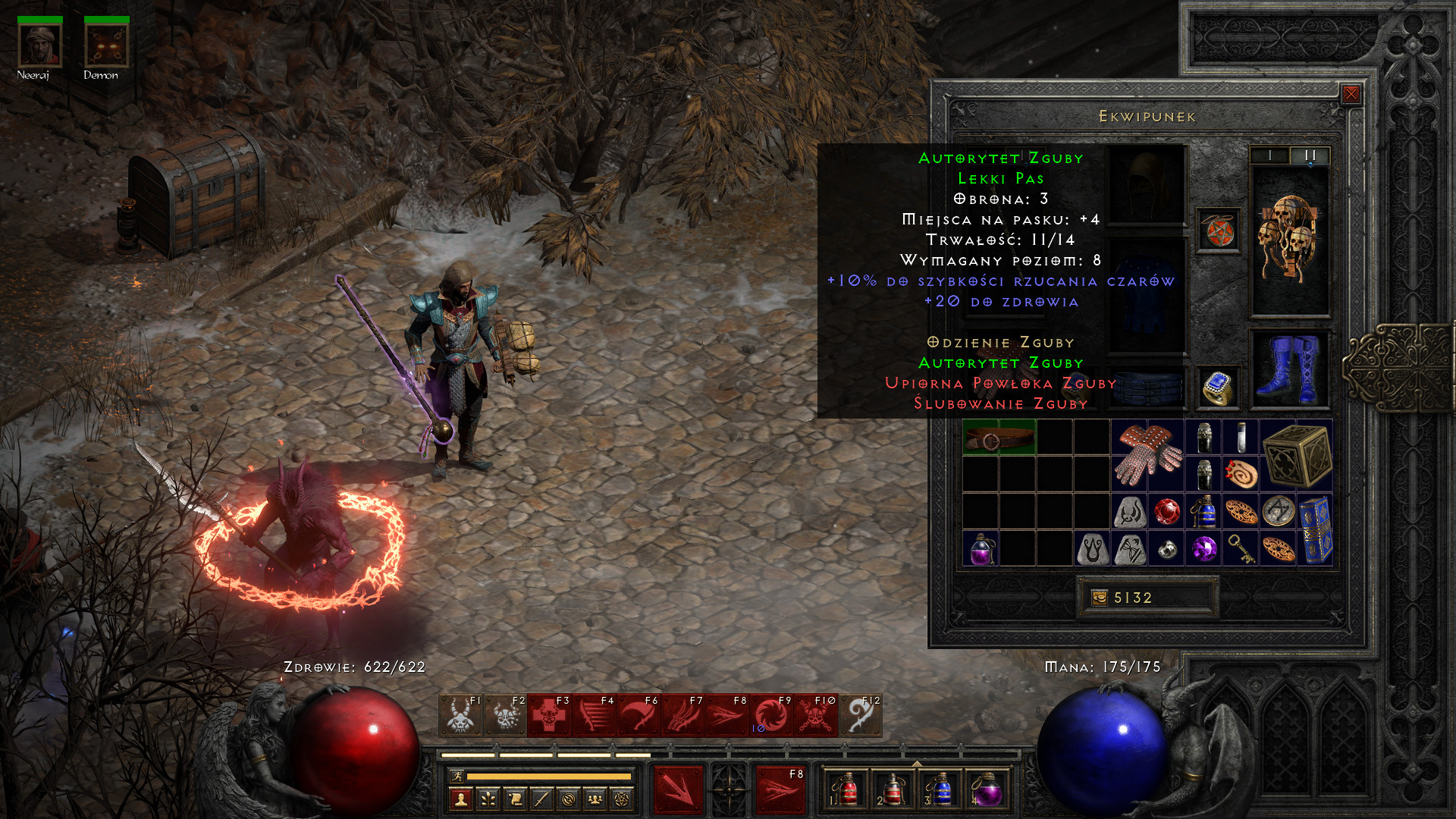
Task: Click the gold amount button
Action: (1099, 598)
